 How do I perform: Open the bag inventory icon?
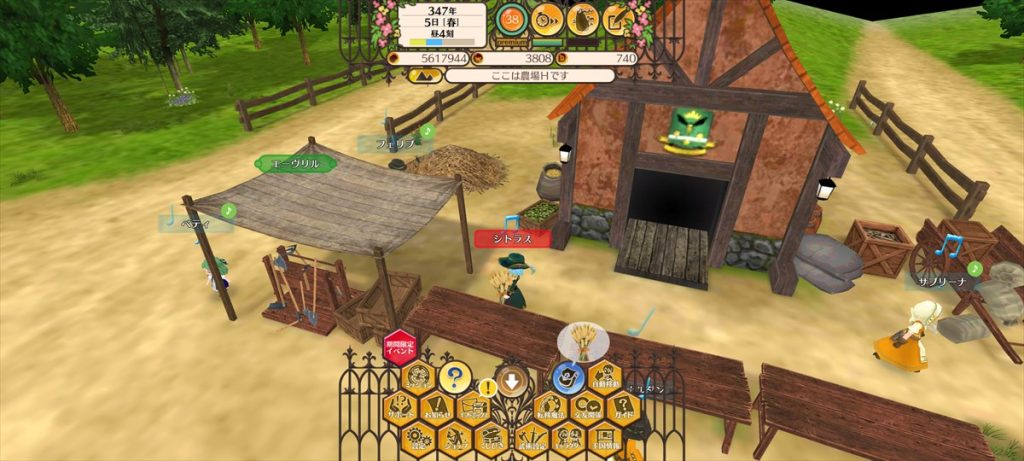(583, 18)
